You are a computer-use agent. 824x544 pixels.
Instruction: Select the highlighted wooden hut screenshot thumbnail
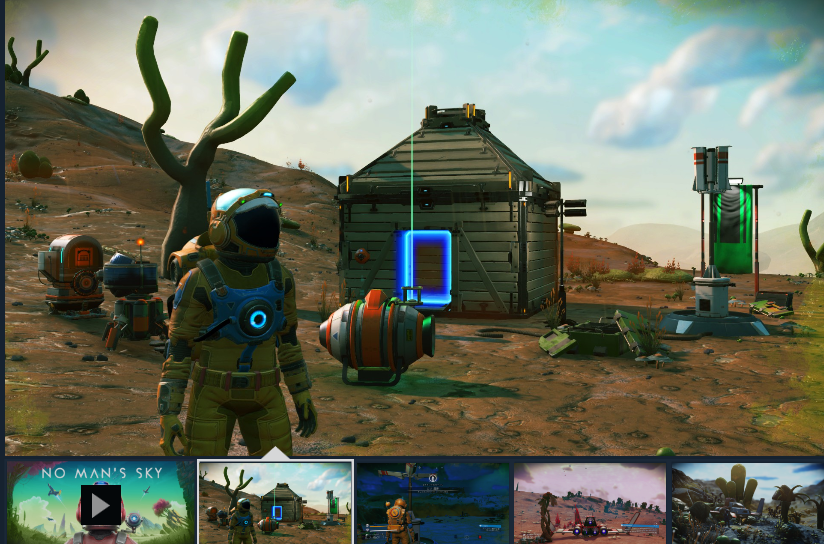275,502
